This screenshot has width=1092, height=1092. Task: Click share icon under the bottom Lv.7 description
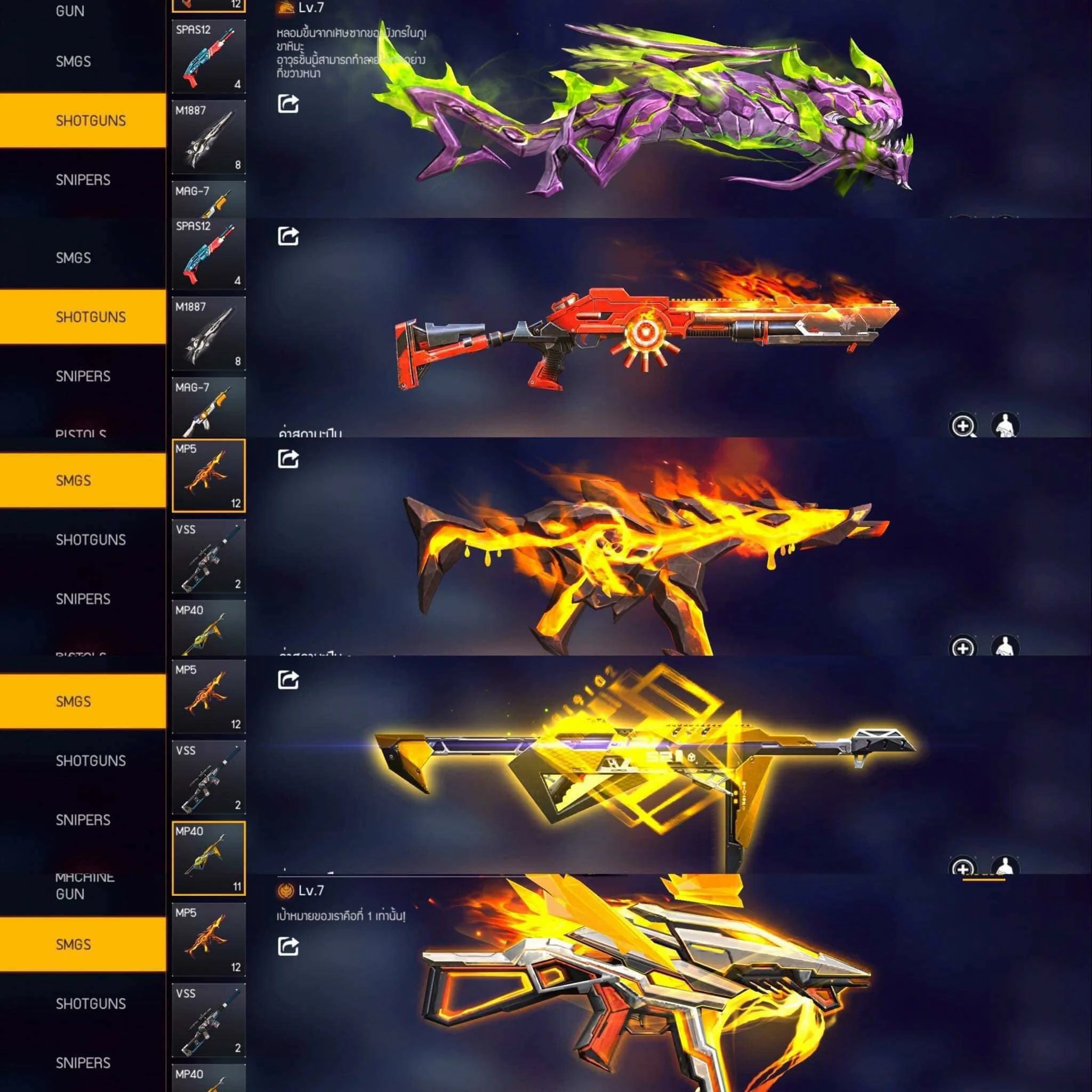[x=288, y=945]
